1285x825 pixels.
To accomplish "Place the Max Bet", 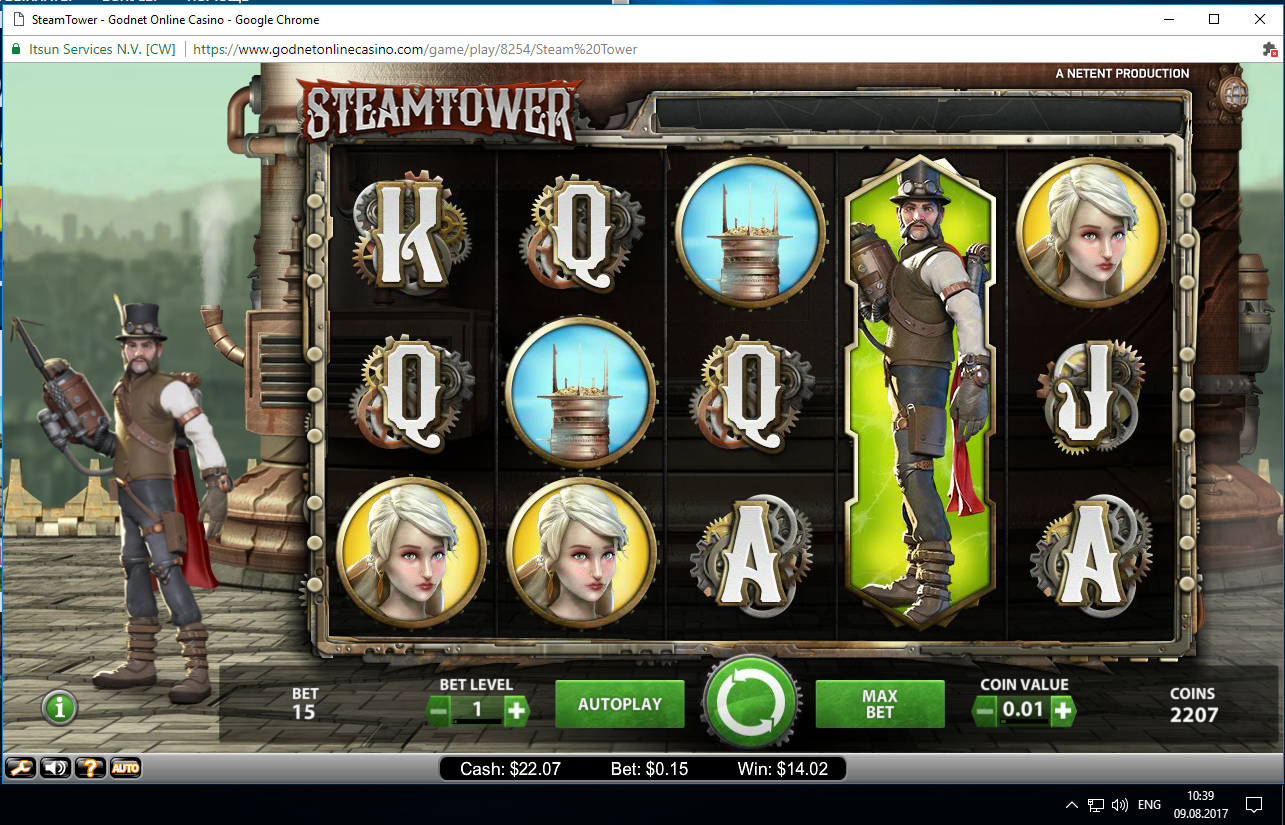I will pos(880,704).
